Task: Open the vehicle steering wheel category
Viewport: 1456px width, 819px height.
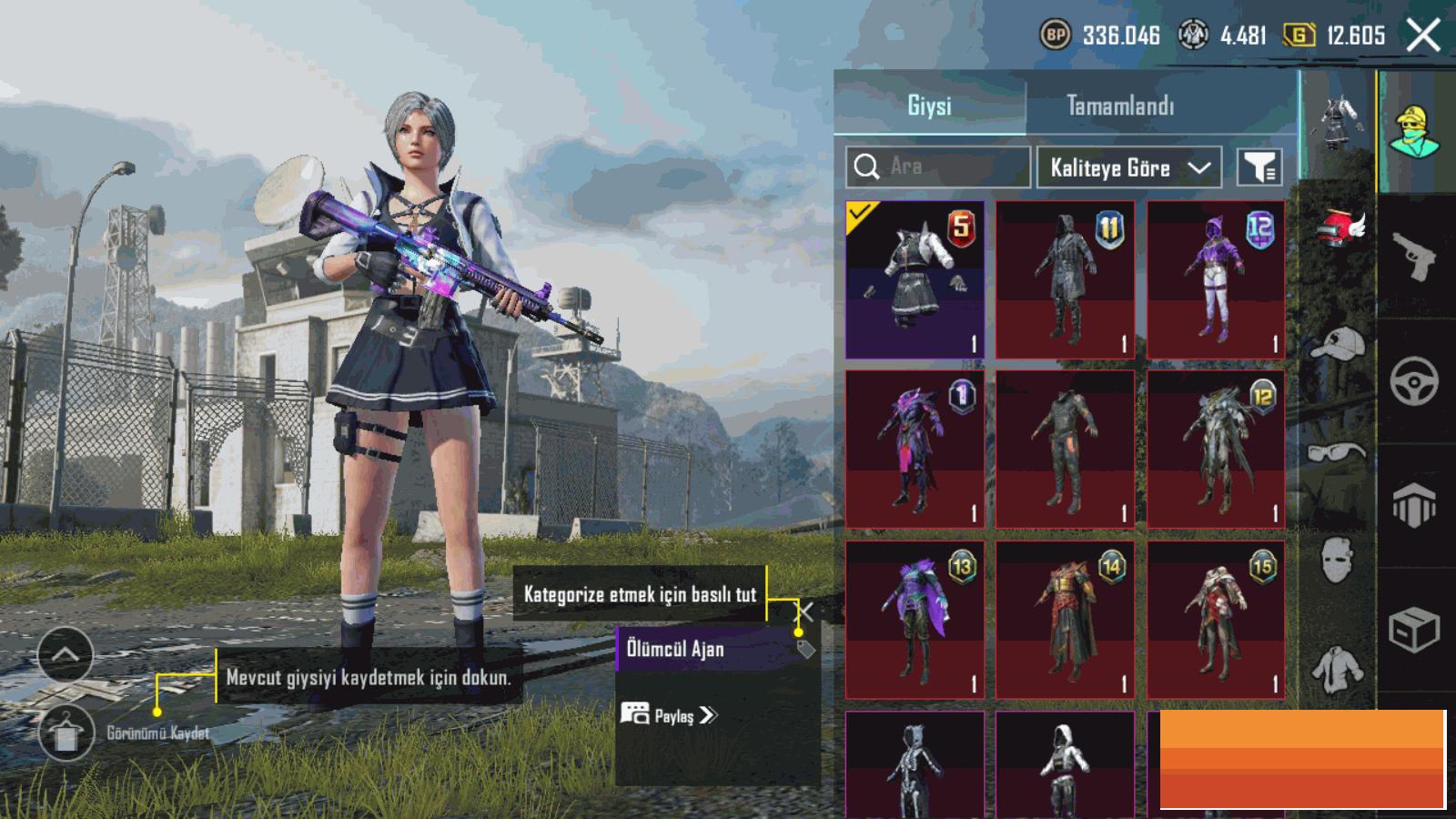Action: pyautogui.click(x=1414, y=380)
